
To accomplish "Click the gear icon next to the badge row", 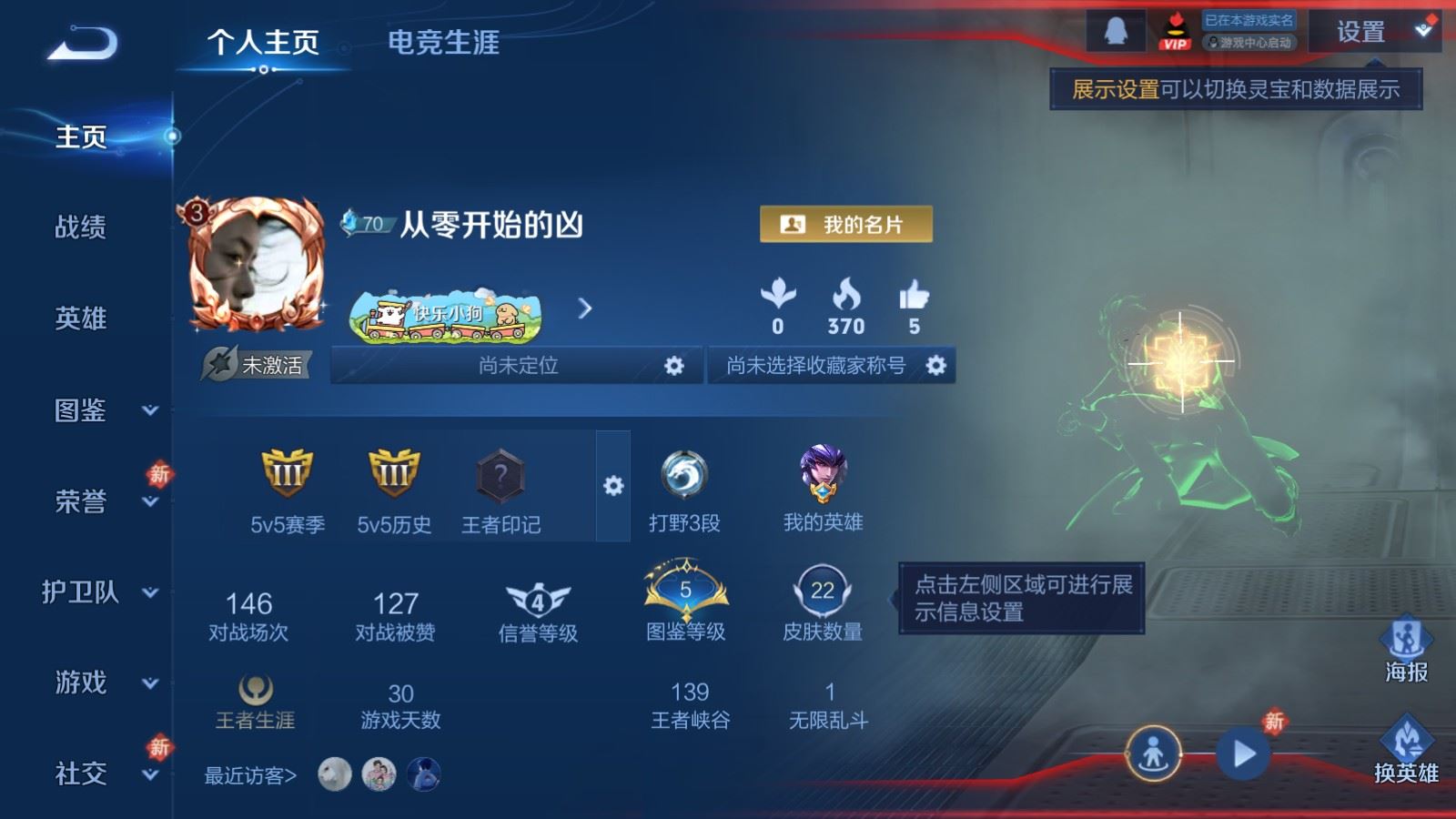I will (x=612, y=487).
